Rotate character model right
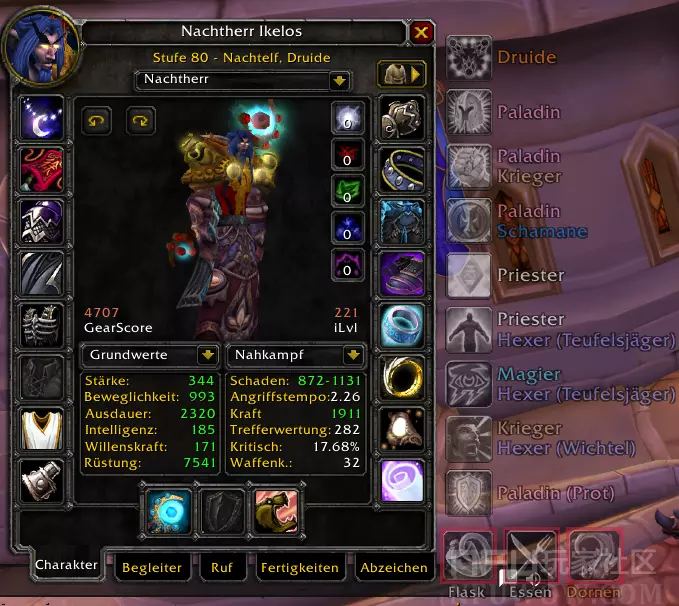679x606 pixels. coord(140,119)
